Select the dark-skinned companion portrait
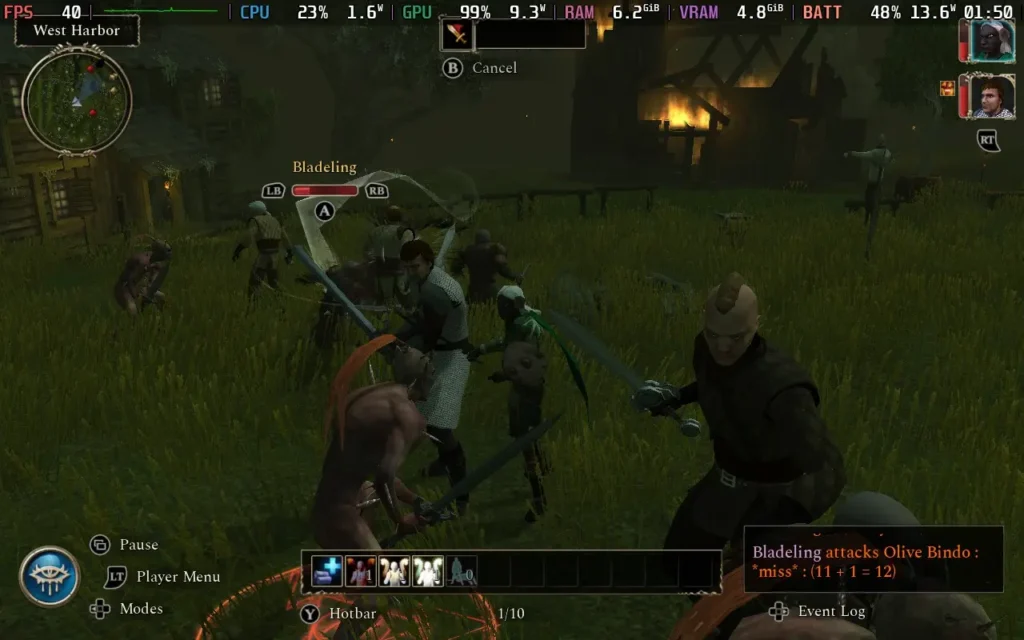This screenshot has width=1024, height=640. pos(991,41)
